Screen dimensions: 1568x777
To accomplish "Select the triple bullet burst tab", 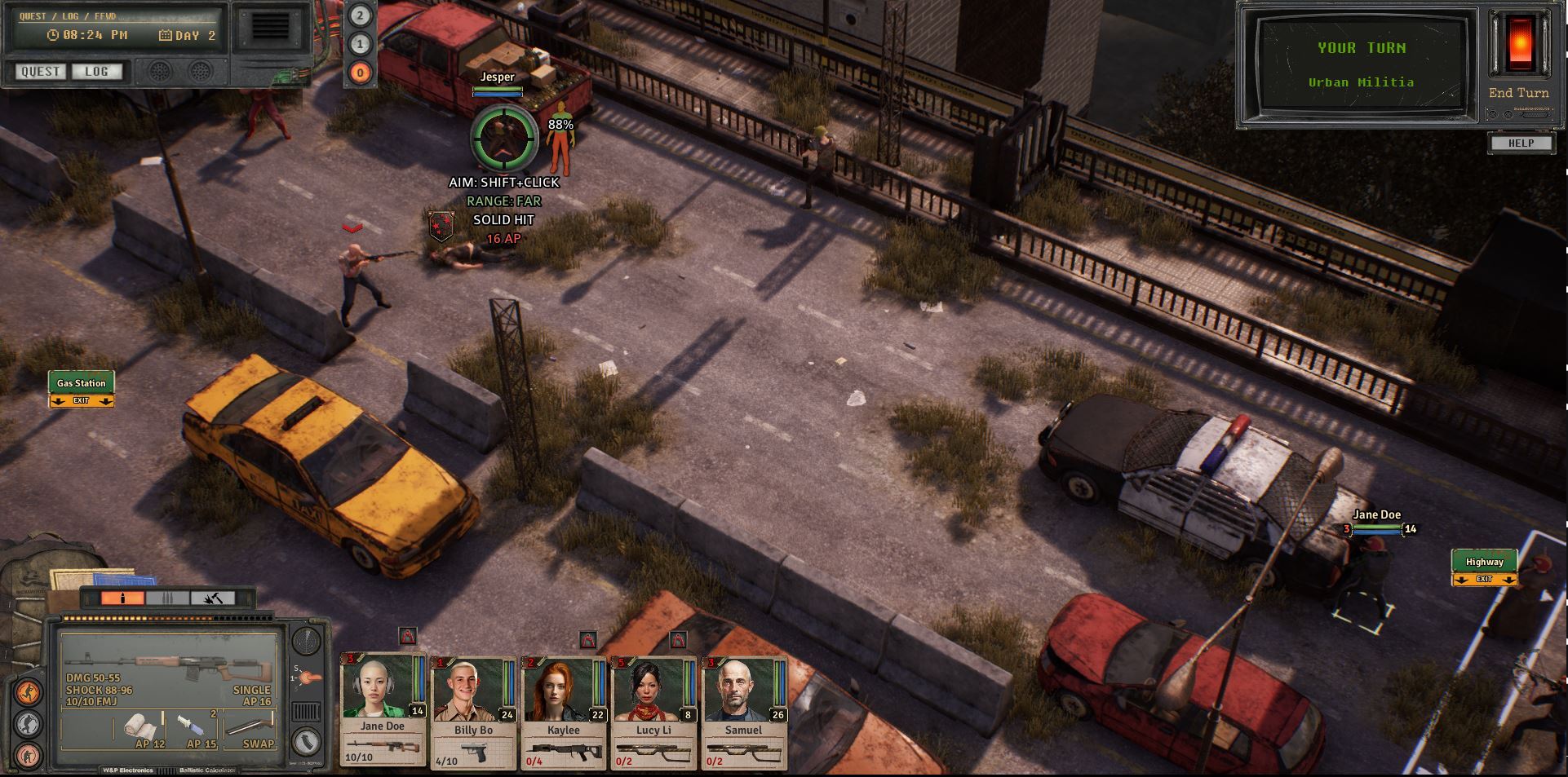I will [x=167, y=598].
